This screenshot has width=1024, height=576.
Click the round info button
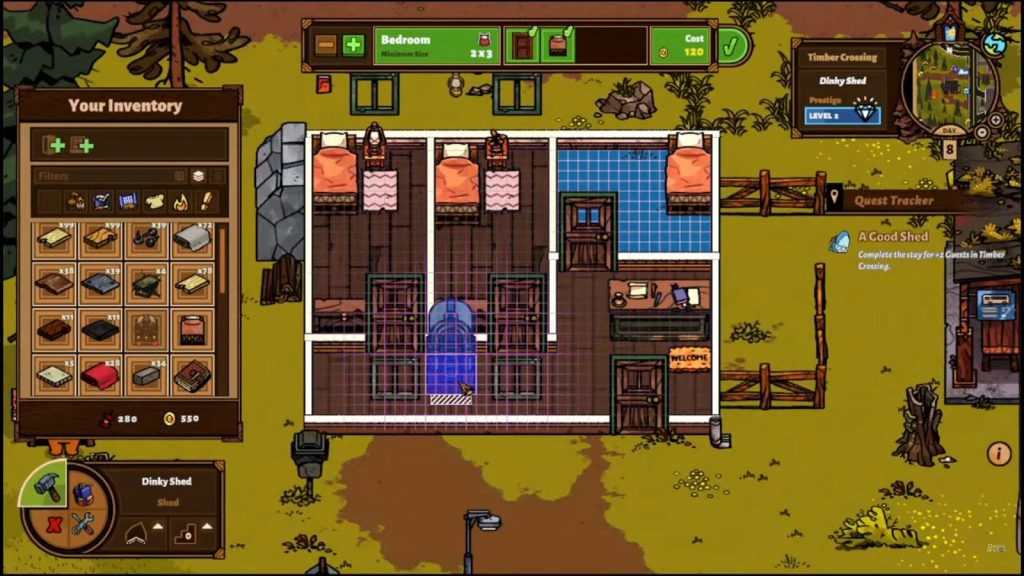pos(998,454)
